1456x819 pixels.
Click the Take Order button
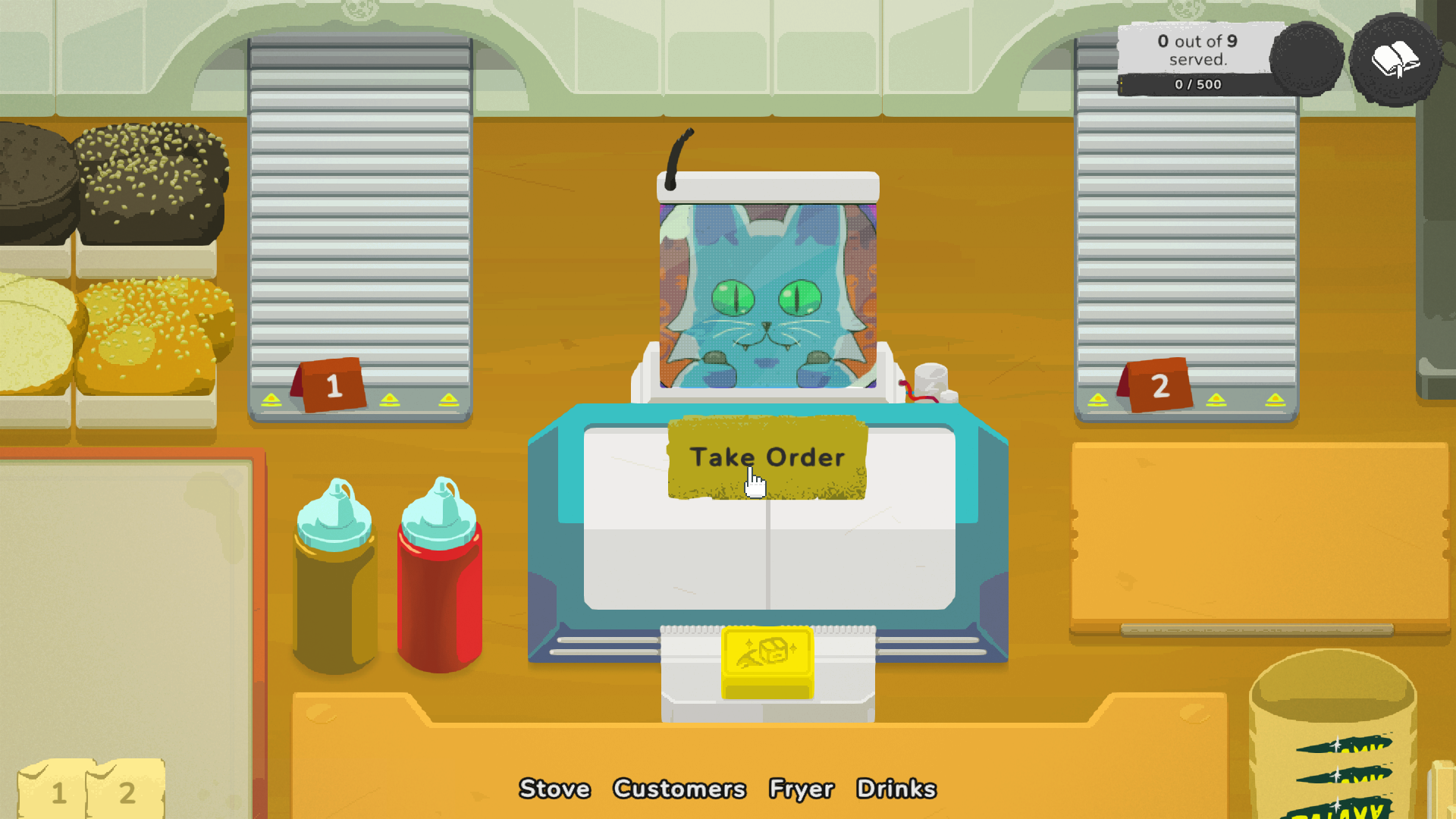pyautogui.click(x=767, y=457)
